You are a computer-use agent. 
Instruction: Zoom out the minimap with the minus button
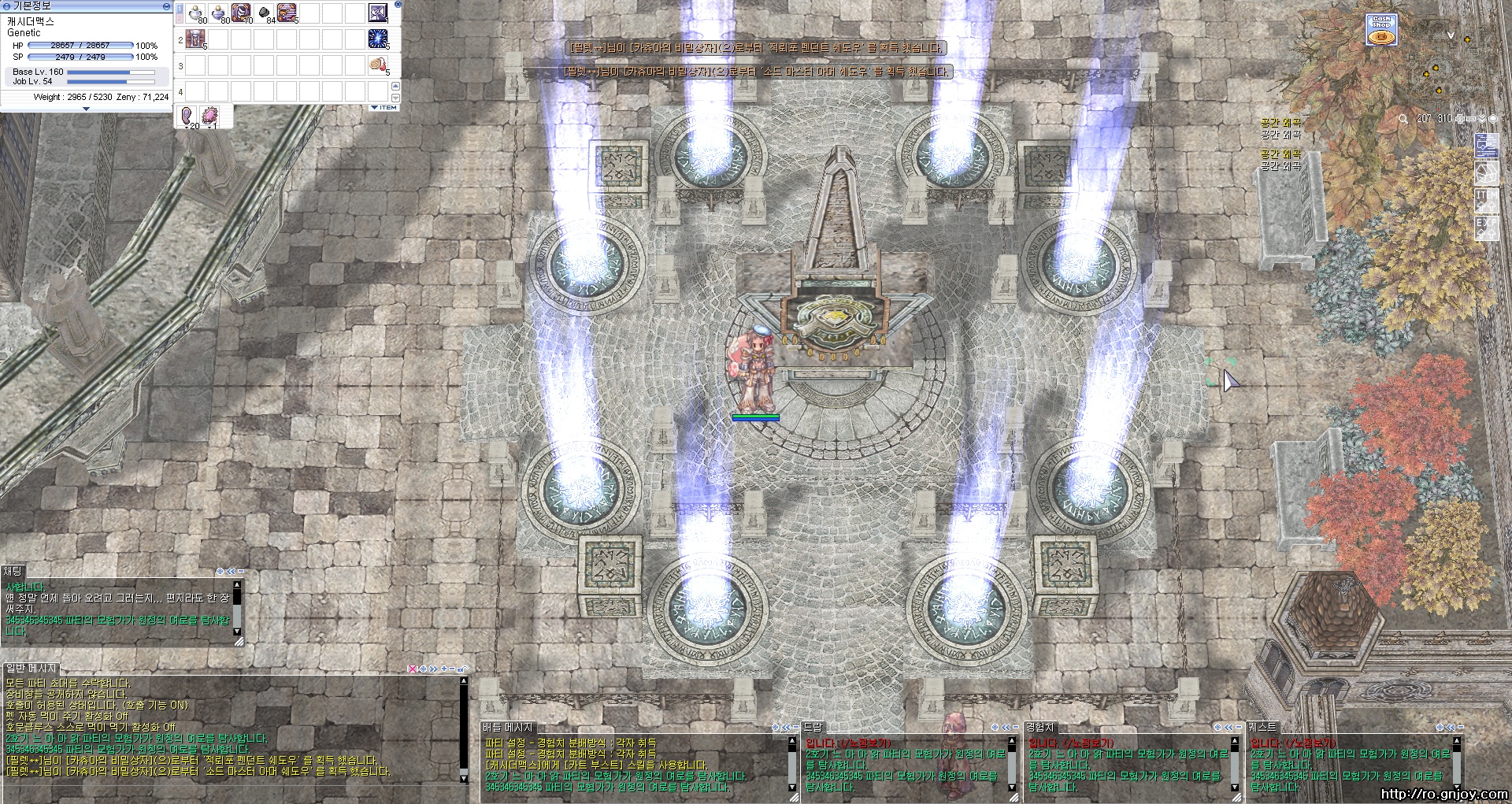pos(1471,119)
